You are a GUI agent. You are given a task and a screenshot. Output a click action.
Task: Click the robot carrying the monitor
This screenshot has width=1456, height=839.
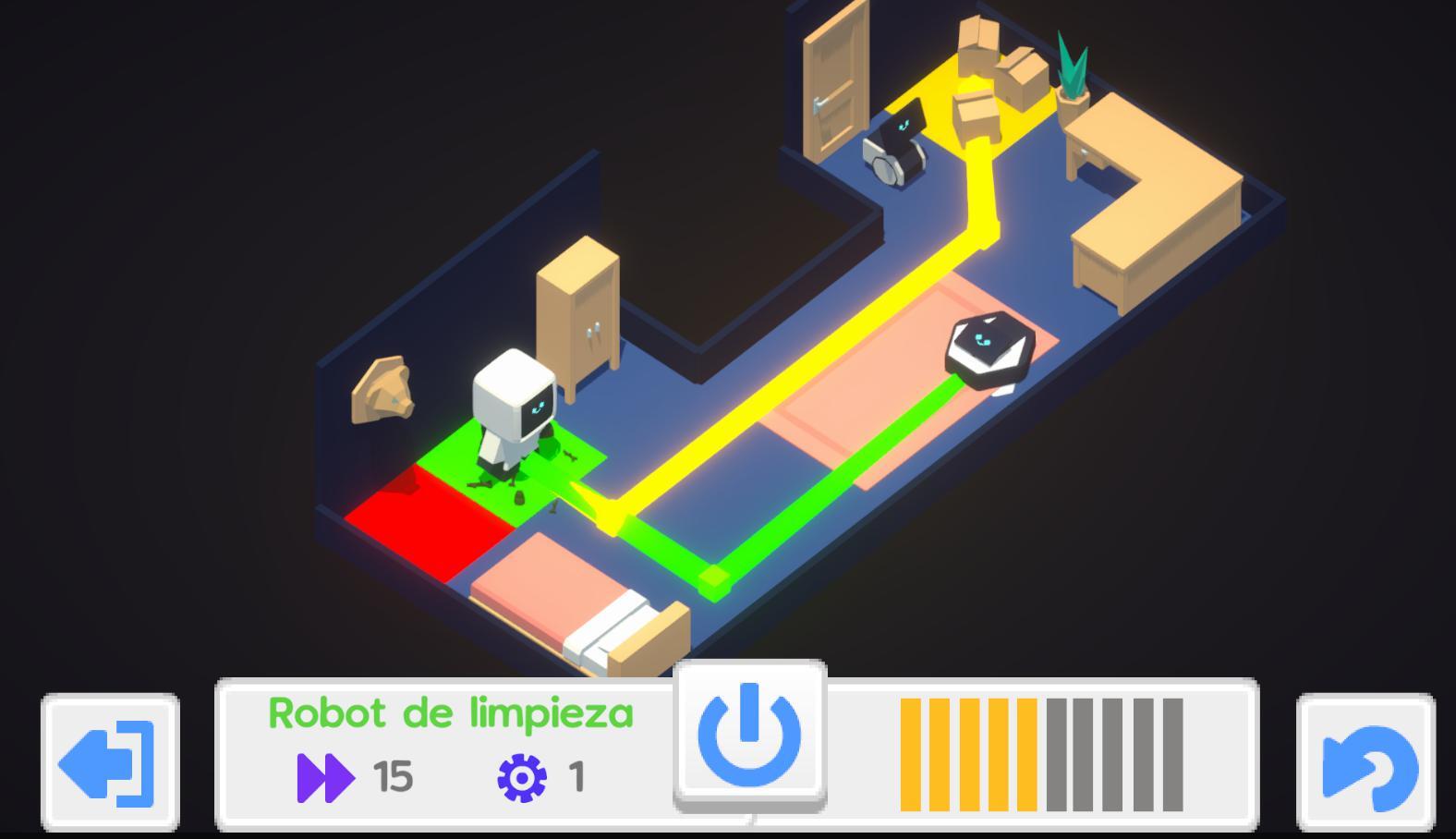(x=898, y=143)
